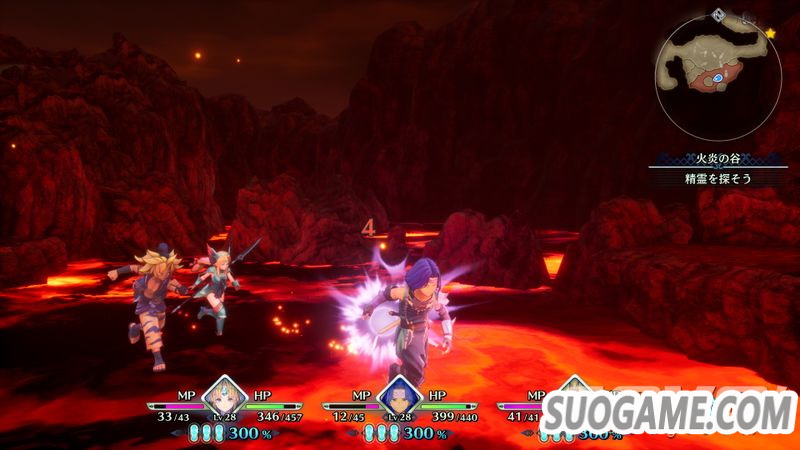Click the gold star marker on minimap

pos(770,33)
